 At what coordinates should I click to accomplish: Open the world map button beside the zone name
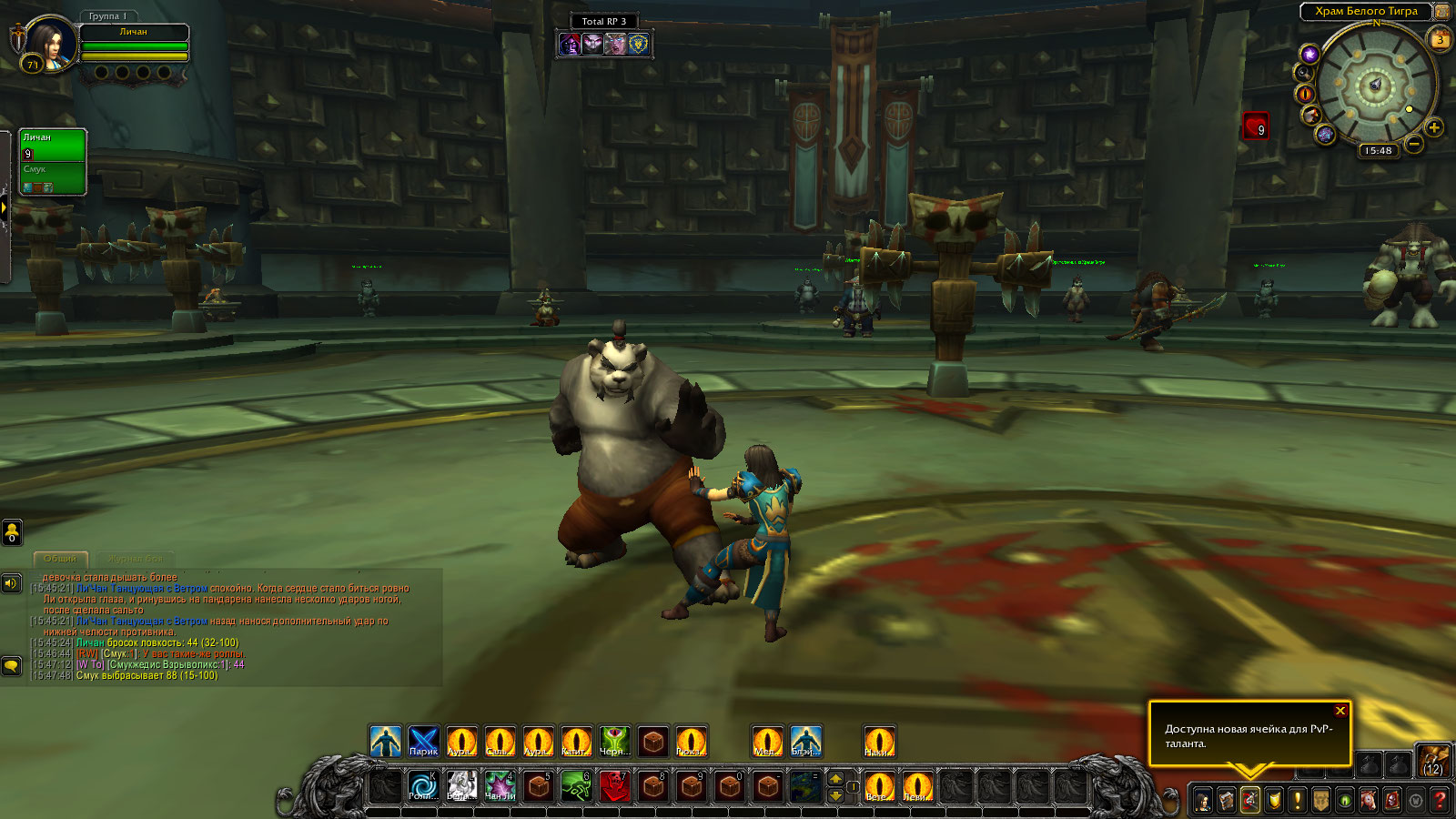point(1442,11)
